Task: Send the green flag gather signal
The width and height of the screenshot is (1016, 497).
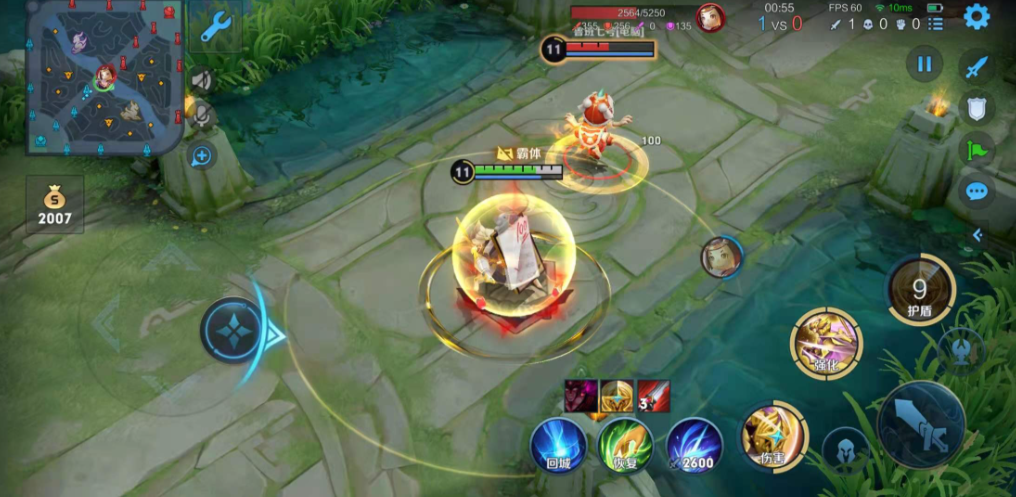Action: coord(976,150)
